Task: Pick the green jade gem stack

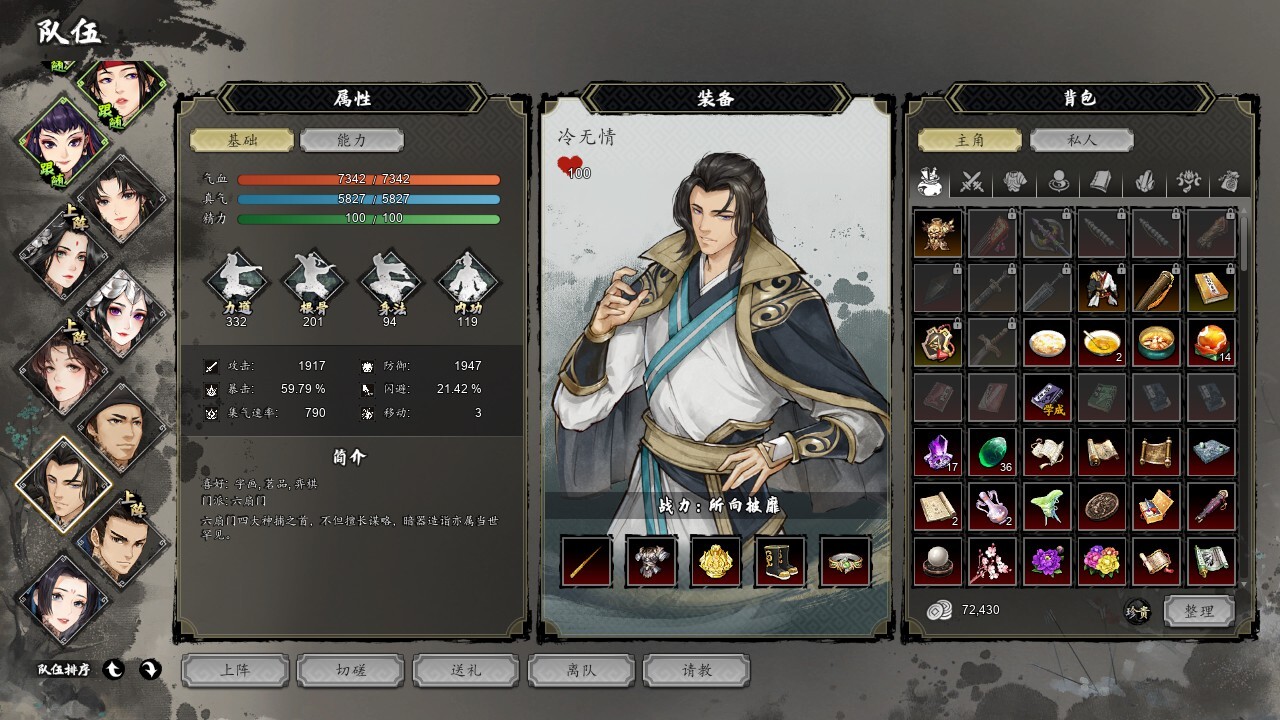Action: click(x=992, y=452)
